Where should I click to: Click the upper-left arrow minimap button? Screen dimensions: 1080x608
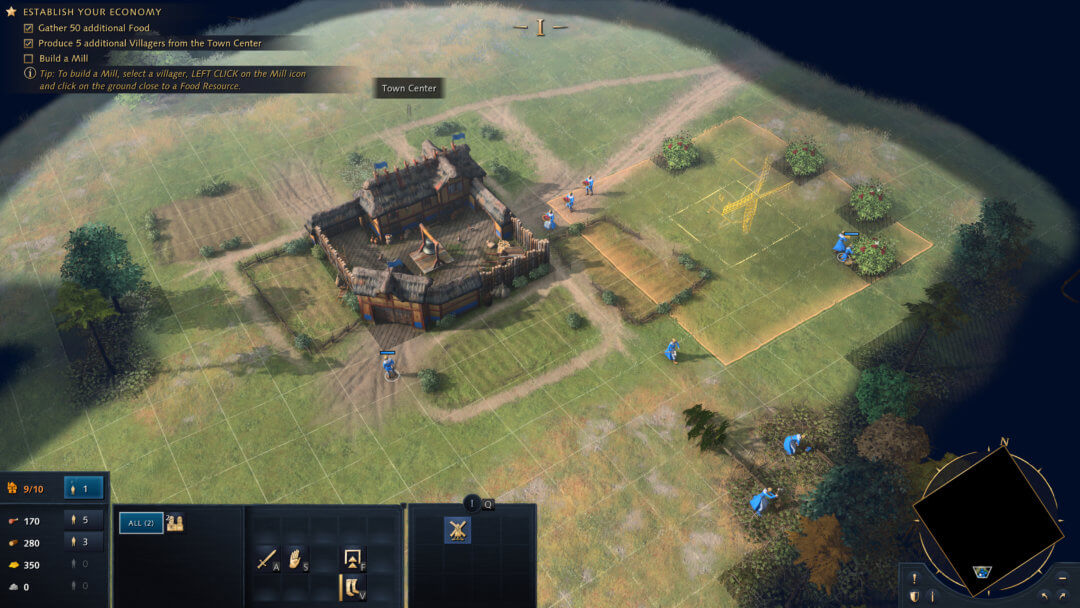pyautogui.click(x=1043, y=596)
